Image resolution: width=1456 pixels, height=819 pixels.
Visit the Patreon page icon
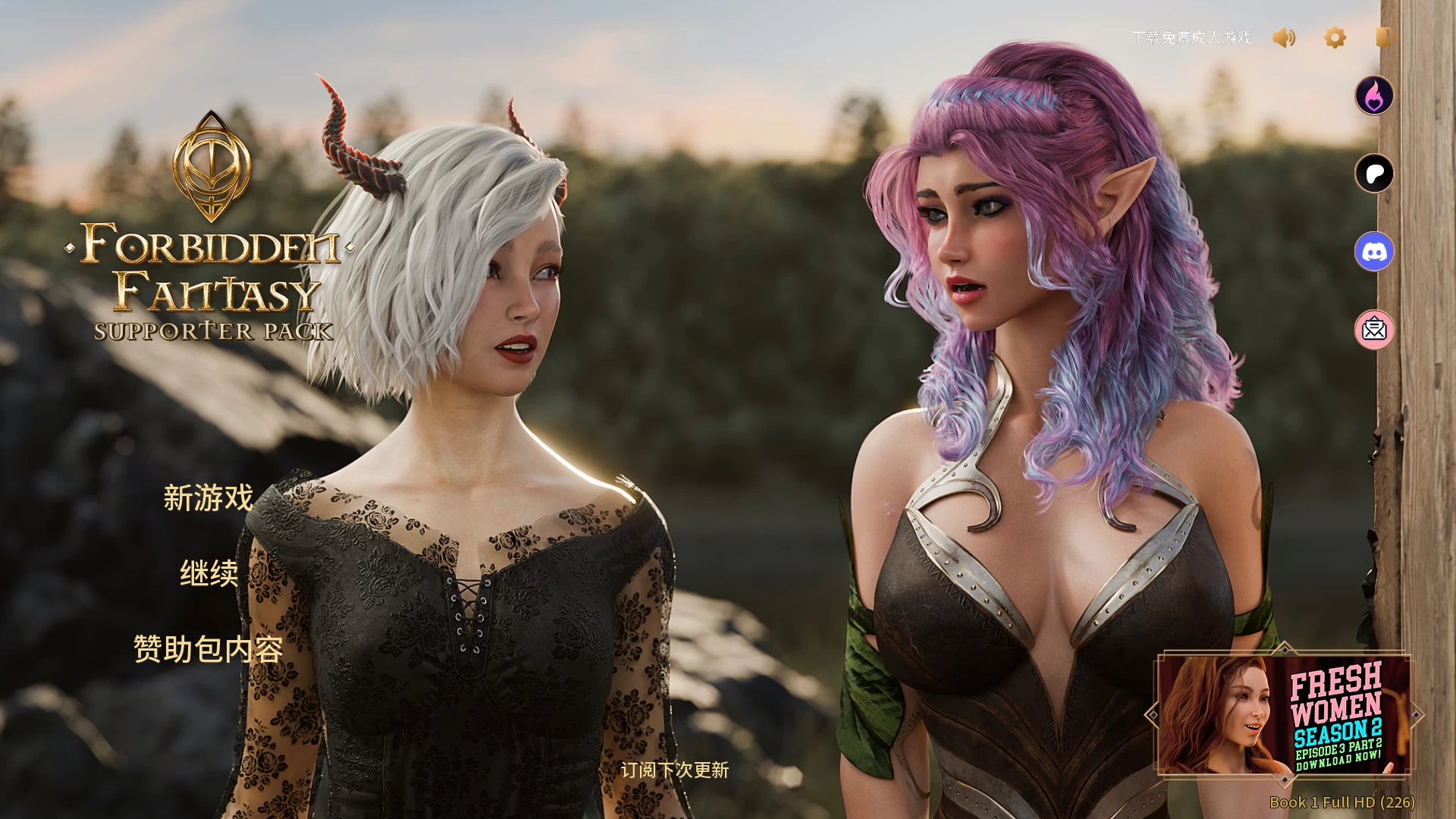pyautogui.click(x=1374, y=174)
